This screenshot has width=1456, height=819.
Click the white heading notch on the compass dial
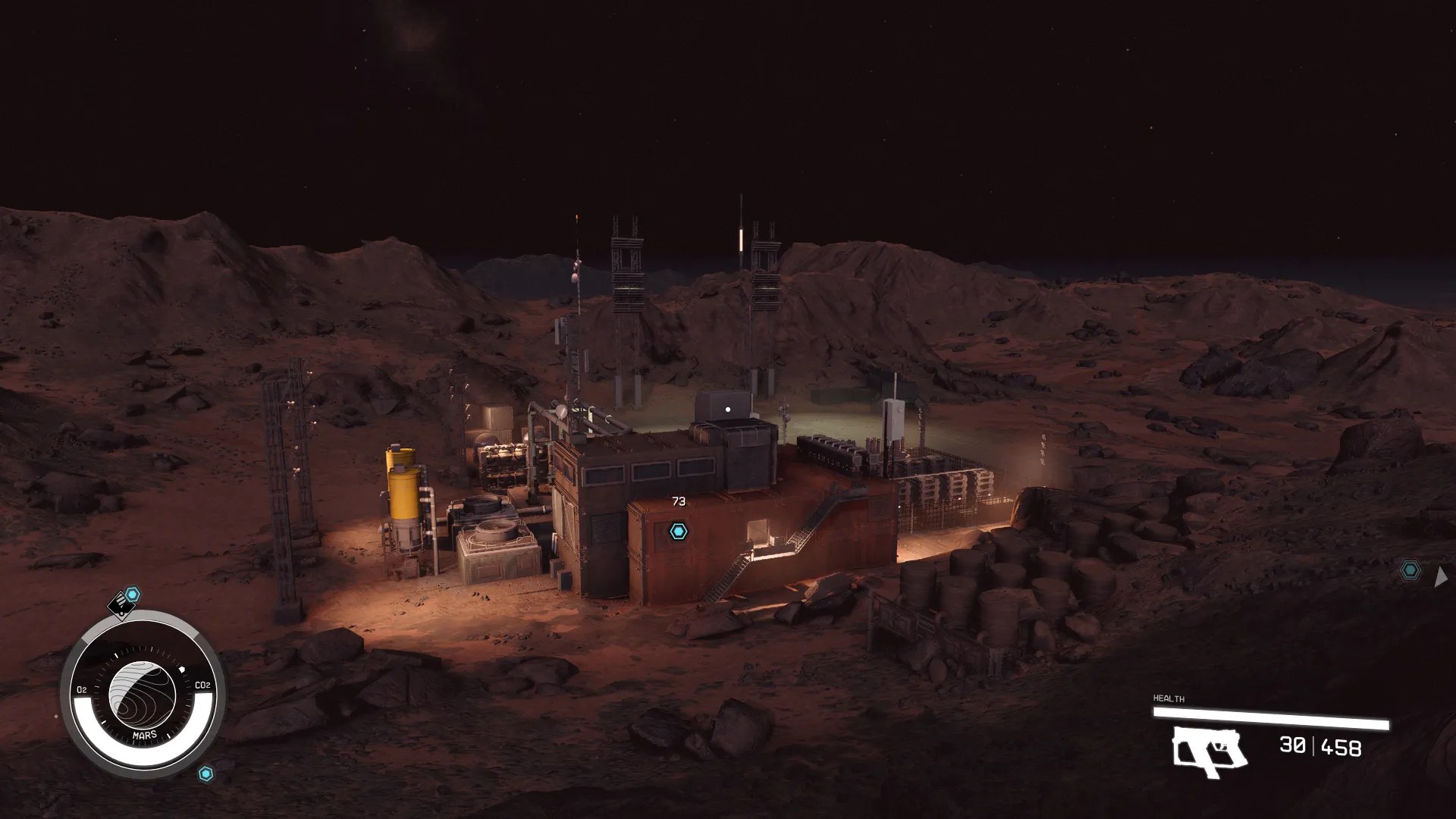click(182, 669)
